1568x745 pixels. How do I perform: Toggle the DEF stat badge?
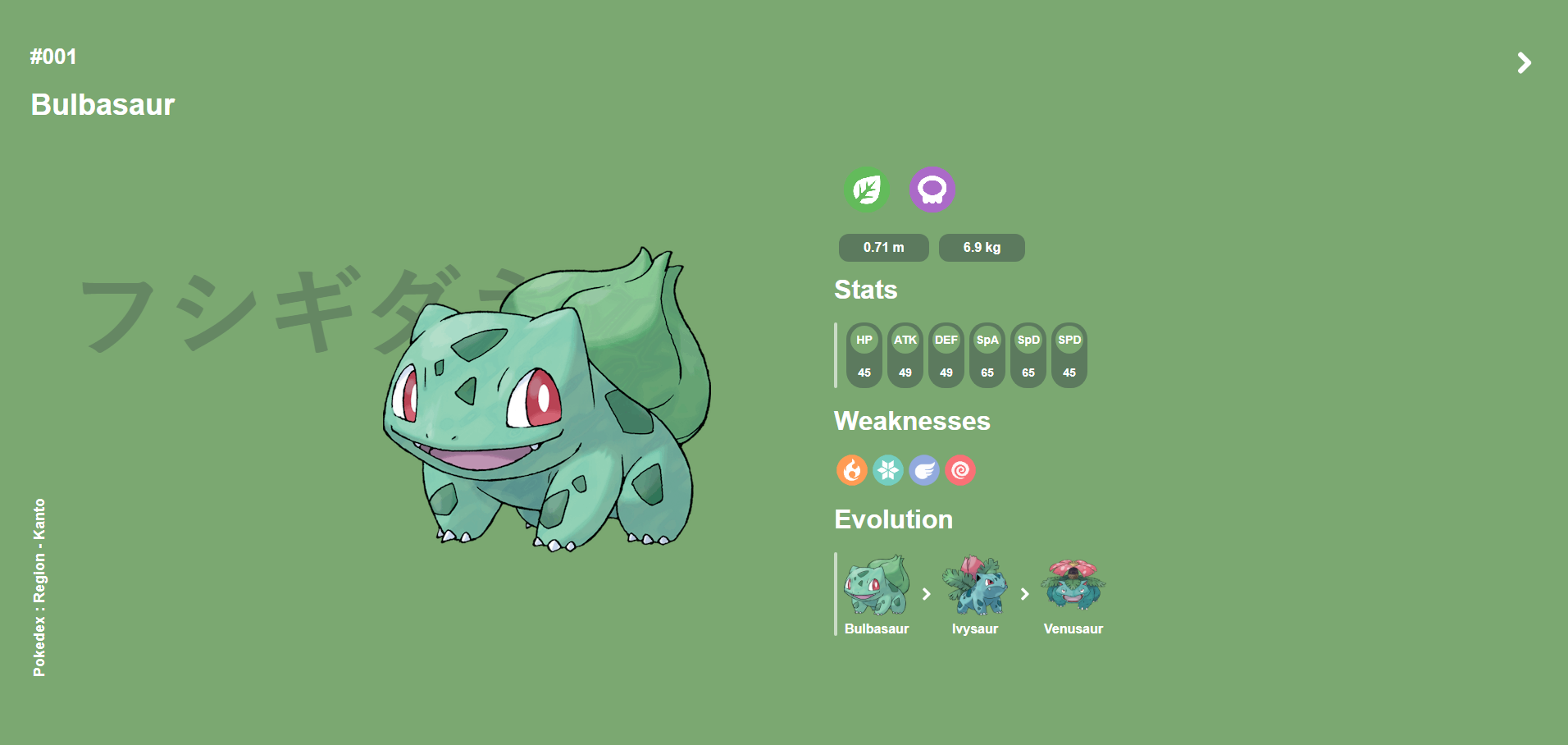tap(946, 355)
